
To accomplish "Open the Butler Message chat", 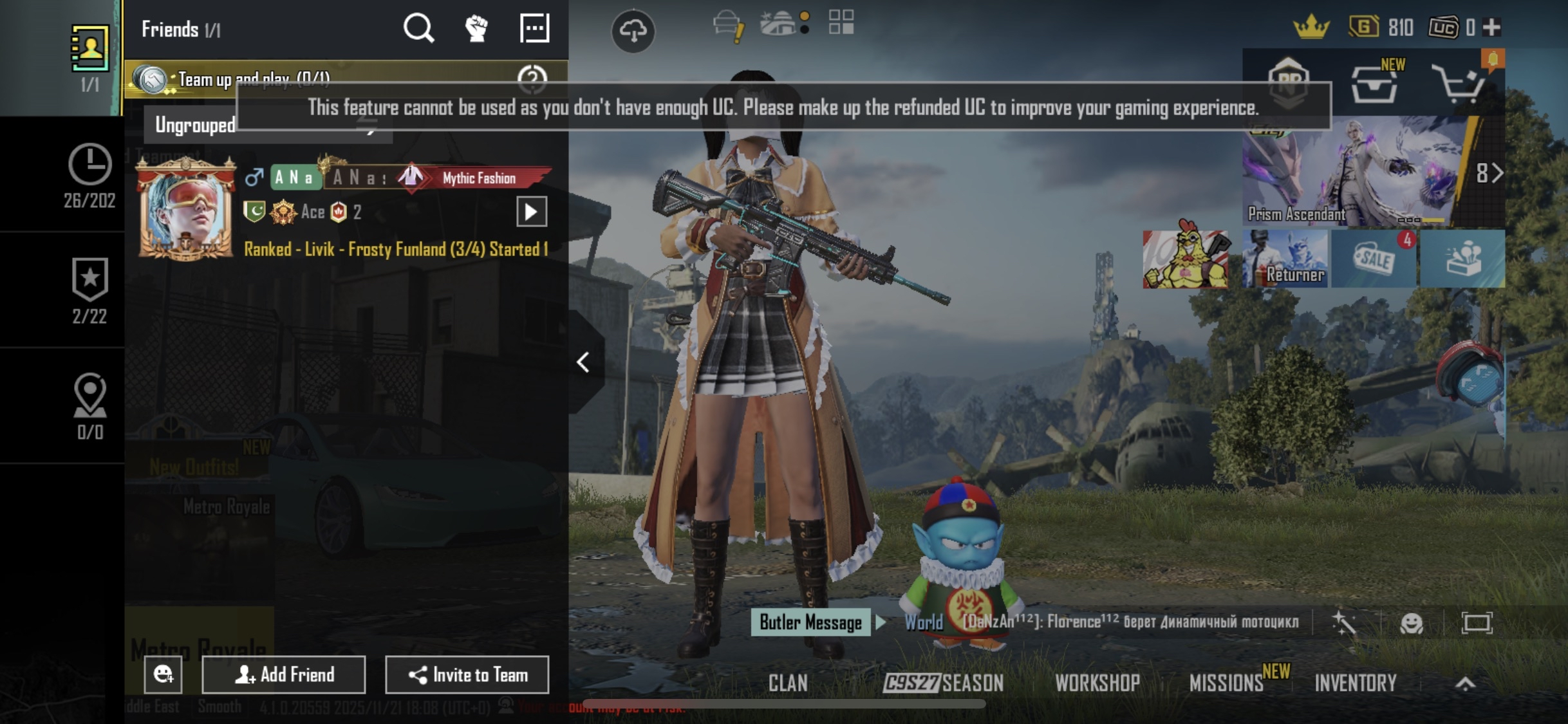I will (x=810, y=622).
